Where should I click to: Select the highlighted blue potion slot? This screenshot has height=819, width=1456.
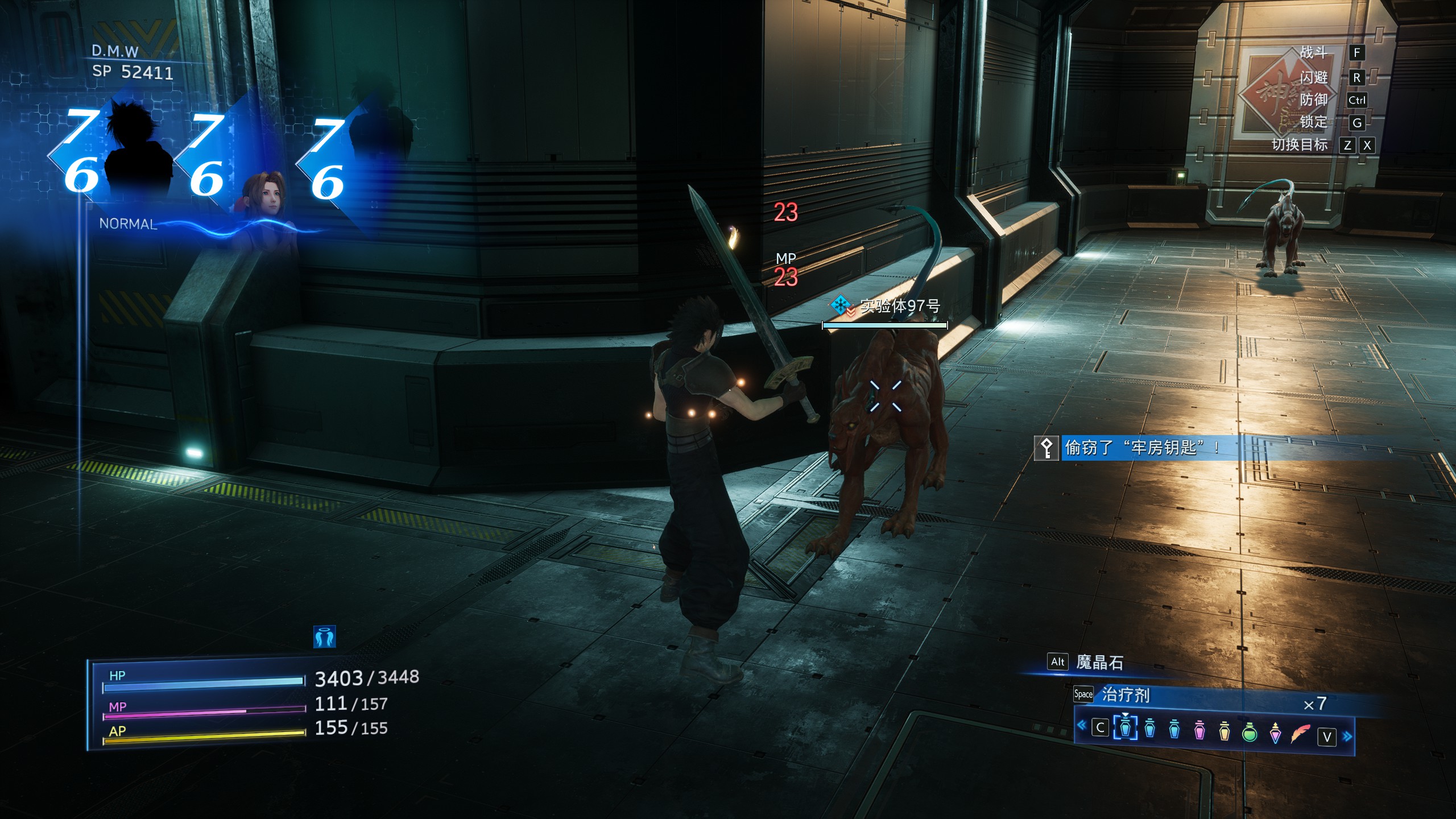(x=1125, y=729)
